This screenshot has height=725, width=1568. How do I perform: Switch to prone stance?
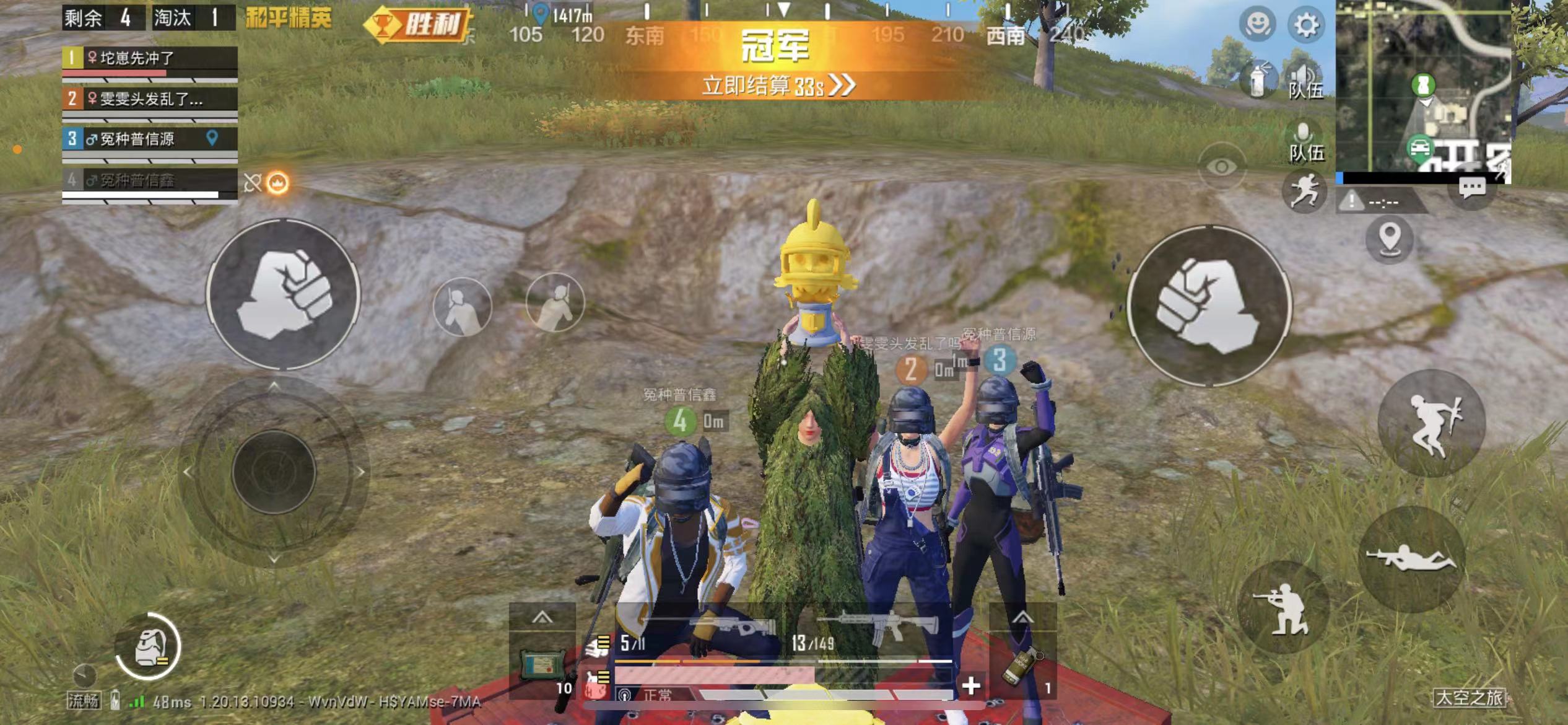tap(1411, 559)
